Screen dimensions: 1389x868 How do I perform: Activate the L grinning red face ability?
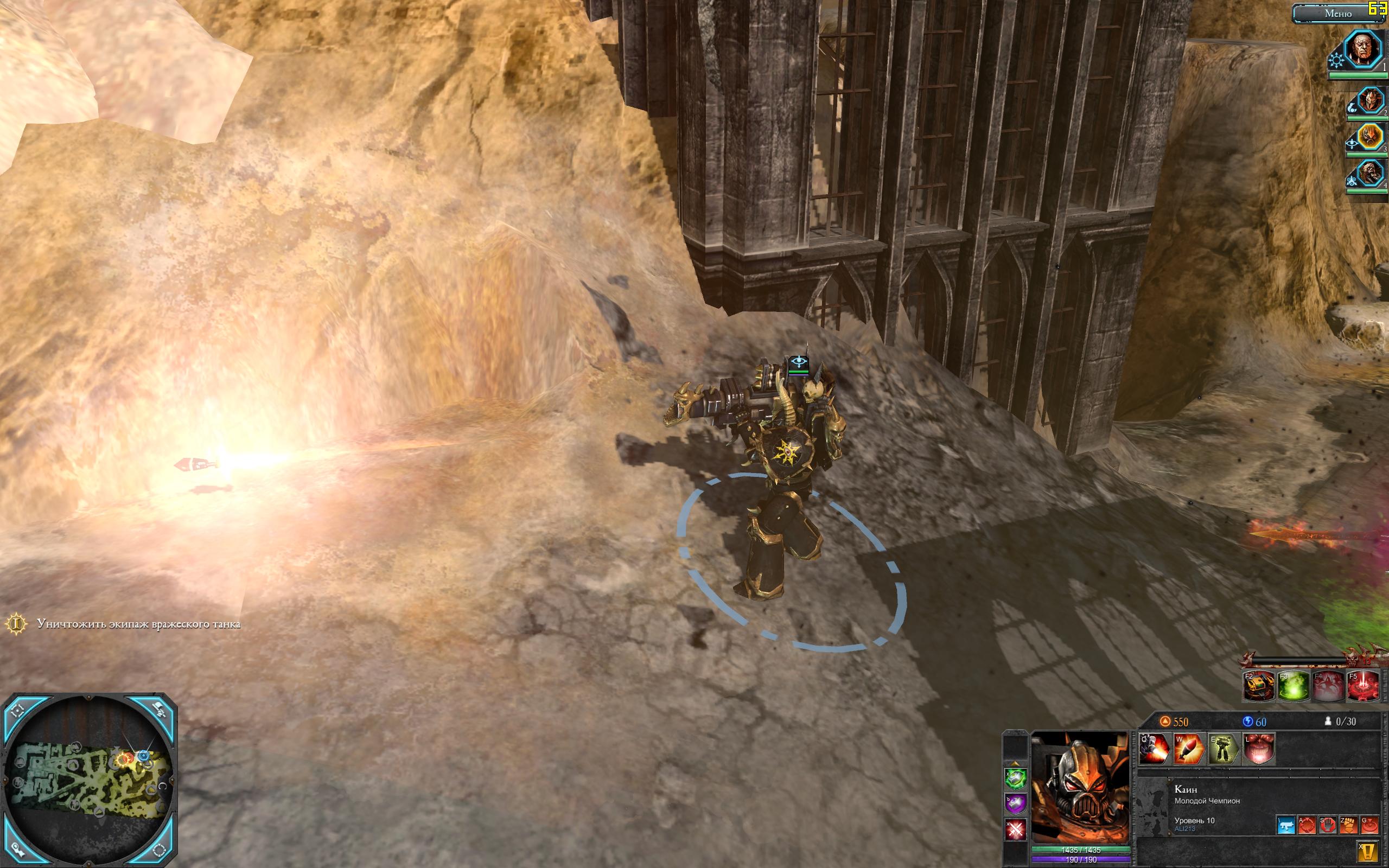coord(1259,749)
